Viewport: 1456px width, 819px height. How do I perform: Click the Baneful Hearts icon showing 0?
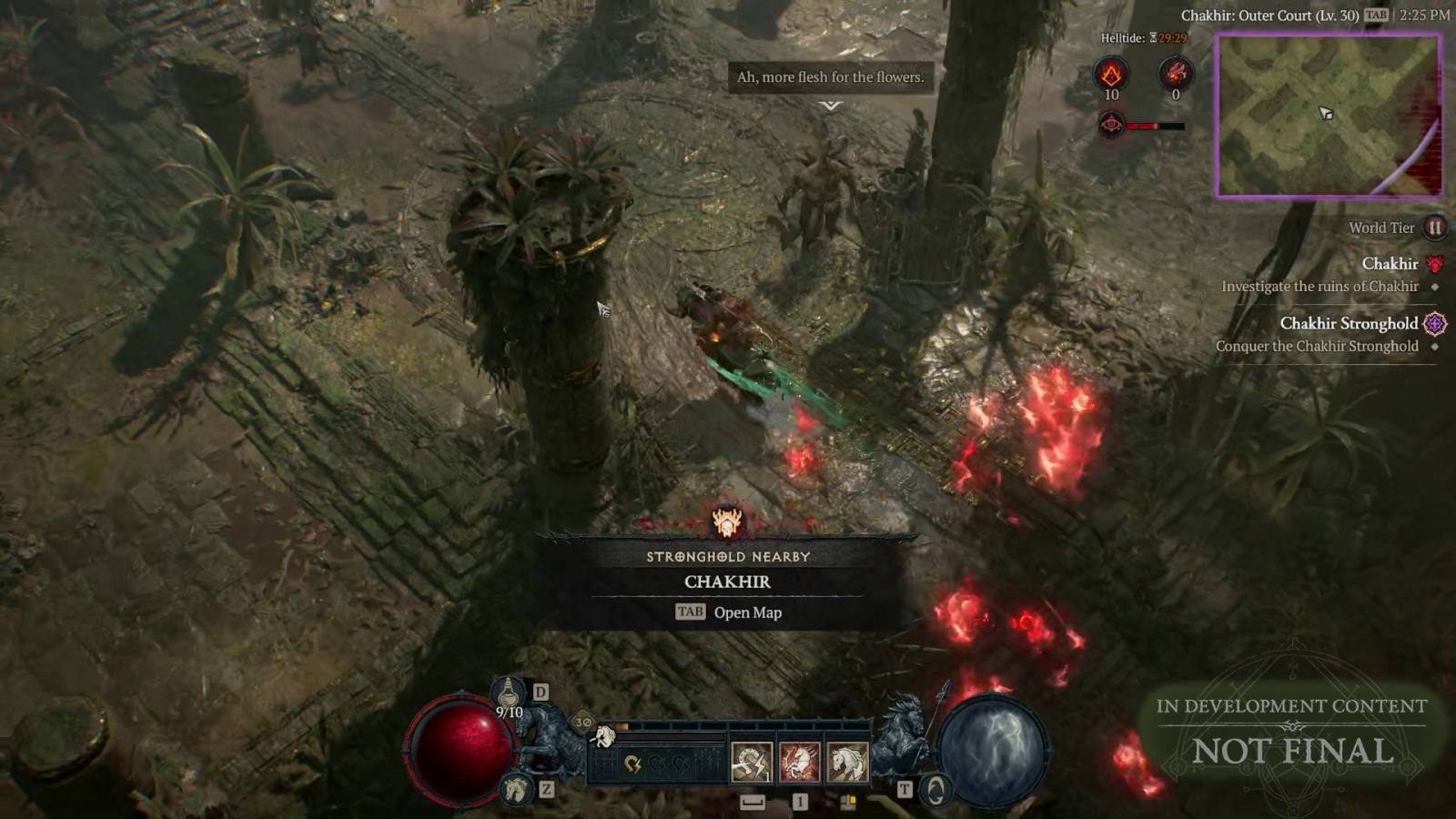pos(1175,74)
